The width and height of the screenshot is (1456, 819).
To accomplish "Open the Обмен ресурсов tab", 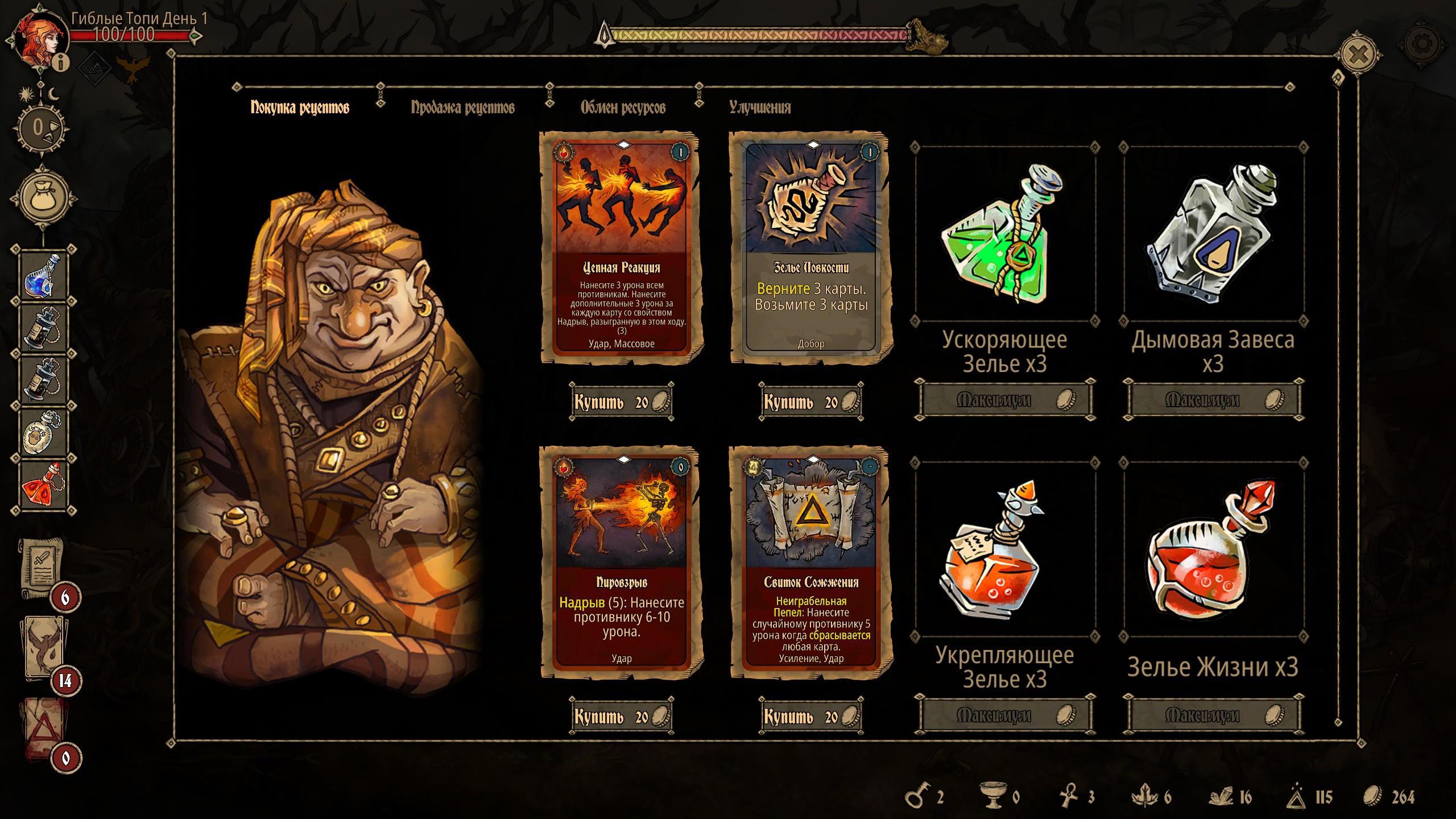I will (623, 107).
